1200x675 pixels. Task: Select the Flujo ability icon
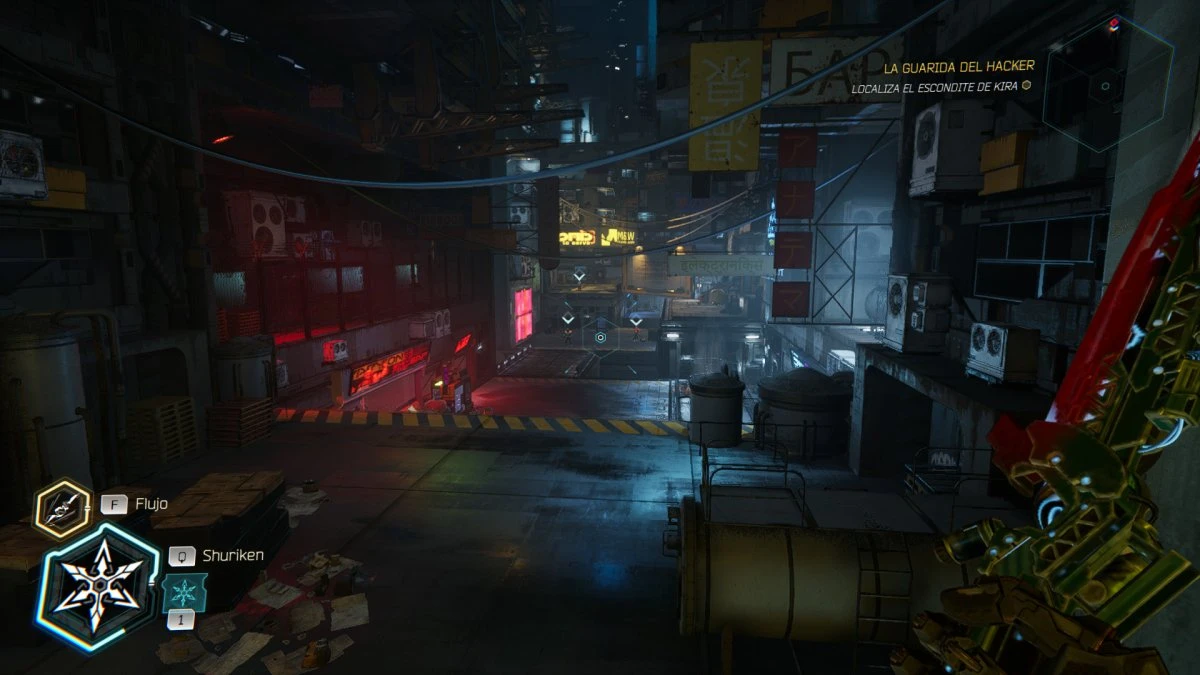tap(63, 508)
